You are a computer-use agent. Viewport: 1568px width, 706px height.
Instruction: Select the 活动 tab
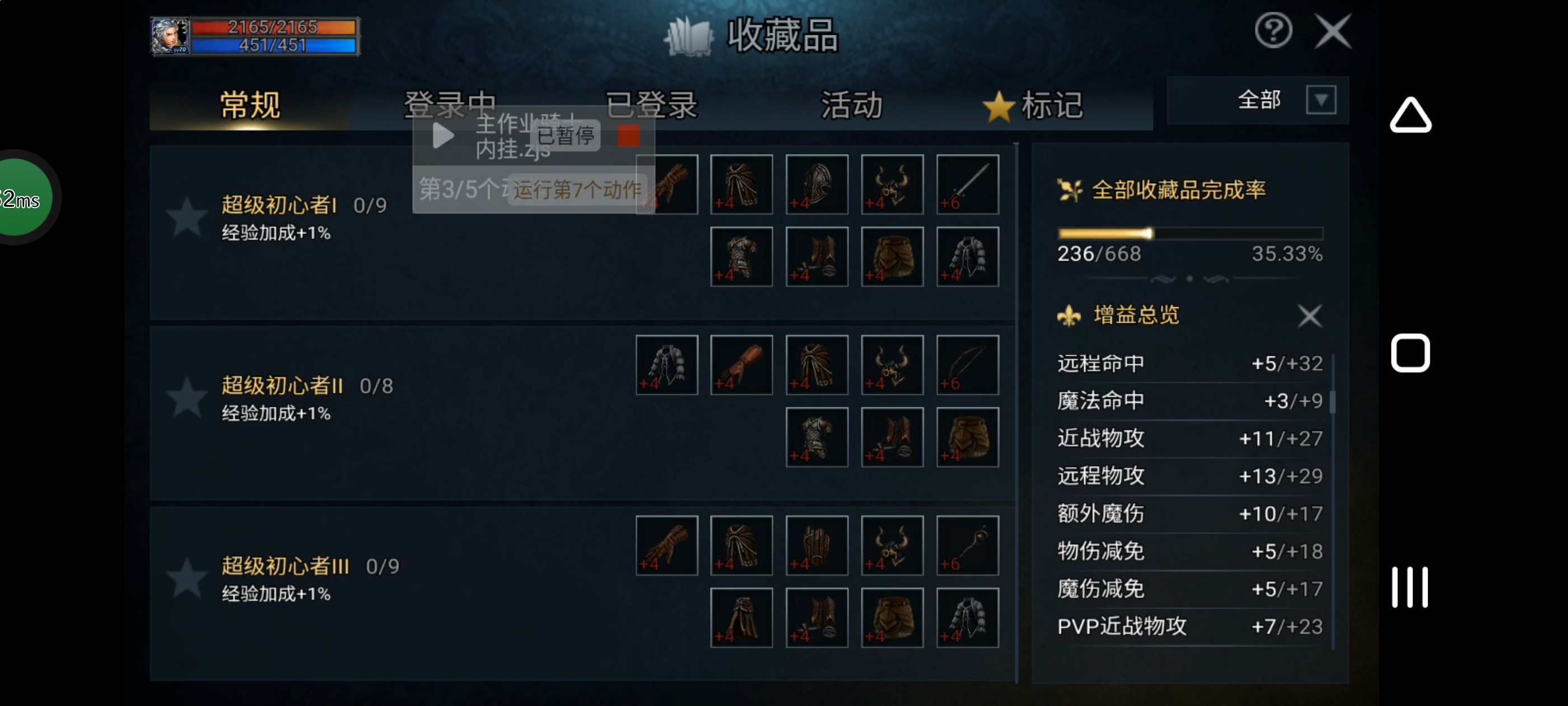[851, 105]
